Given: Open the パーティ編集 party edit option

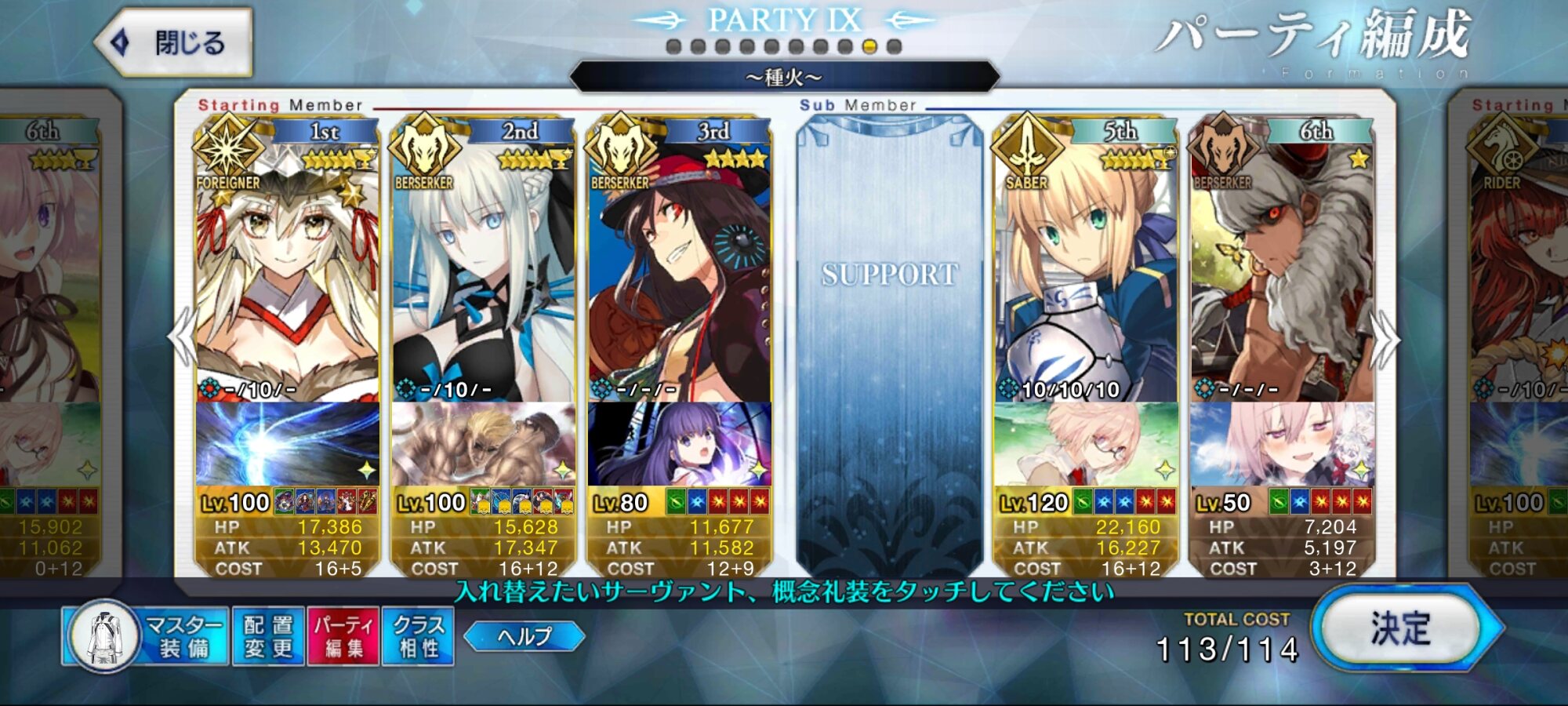Looking at the screenshot, I should tap(343, 636).
